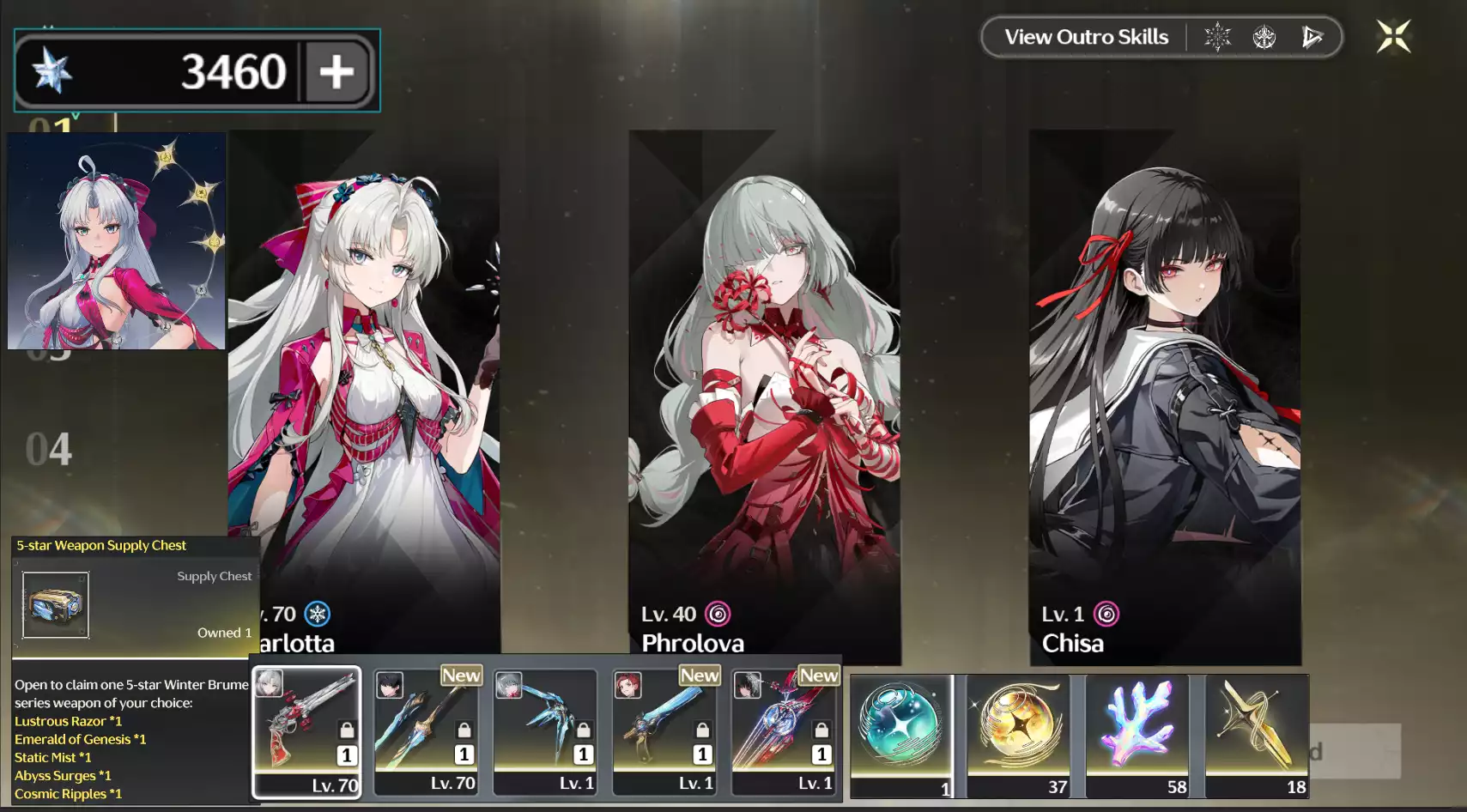Click the 5-star Weapon Supply Chest icon
Viewport: 1467px width, 812px height.
pyautogui.click(x=56, y=605)
